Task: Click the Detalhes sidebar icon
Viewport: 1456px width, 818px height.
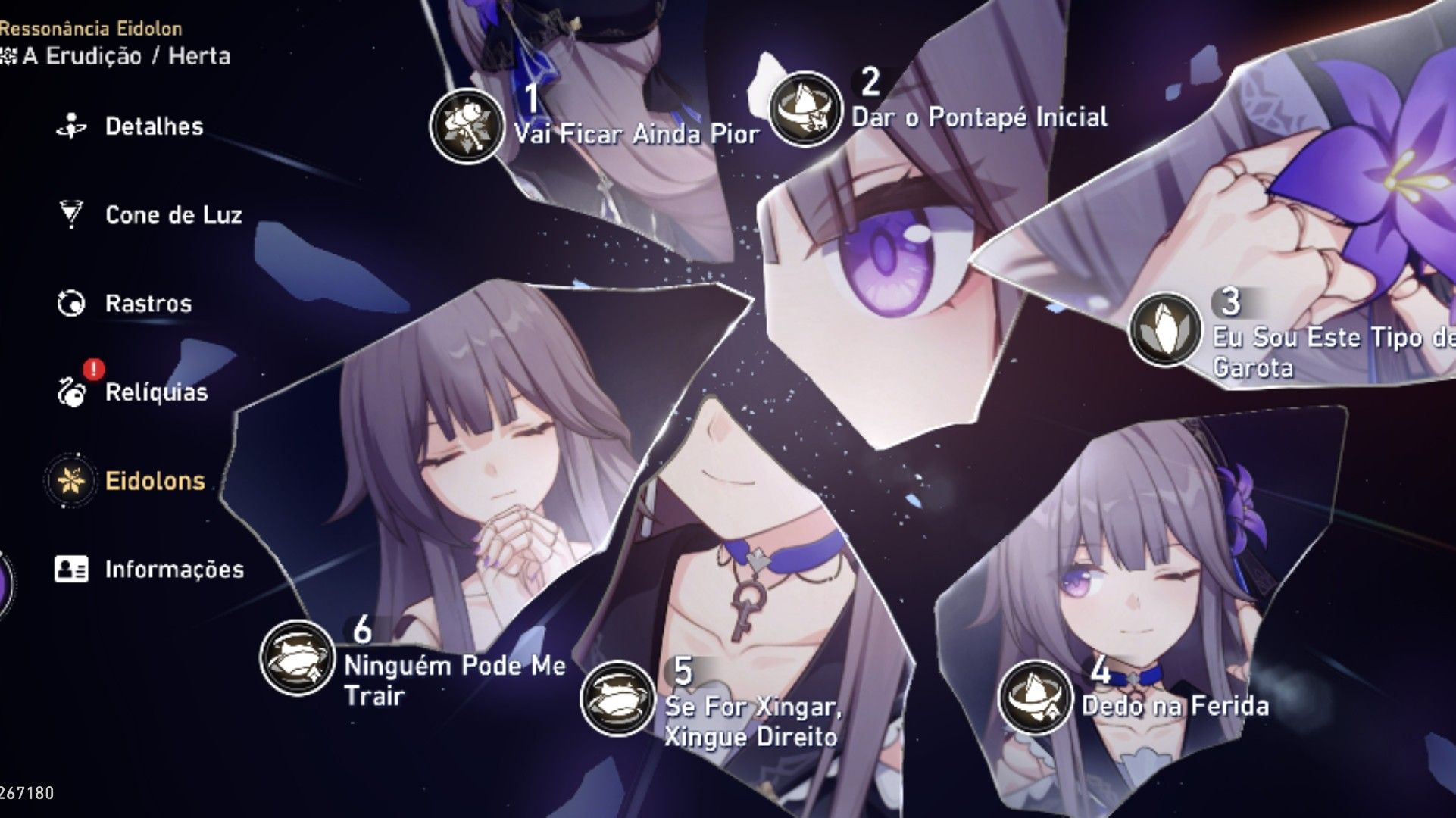Action: click(x=70, y=126)
